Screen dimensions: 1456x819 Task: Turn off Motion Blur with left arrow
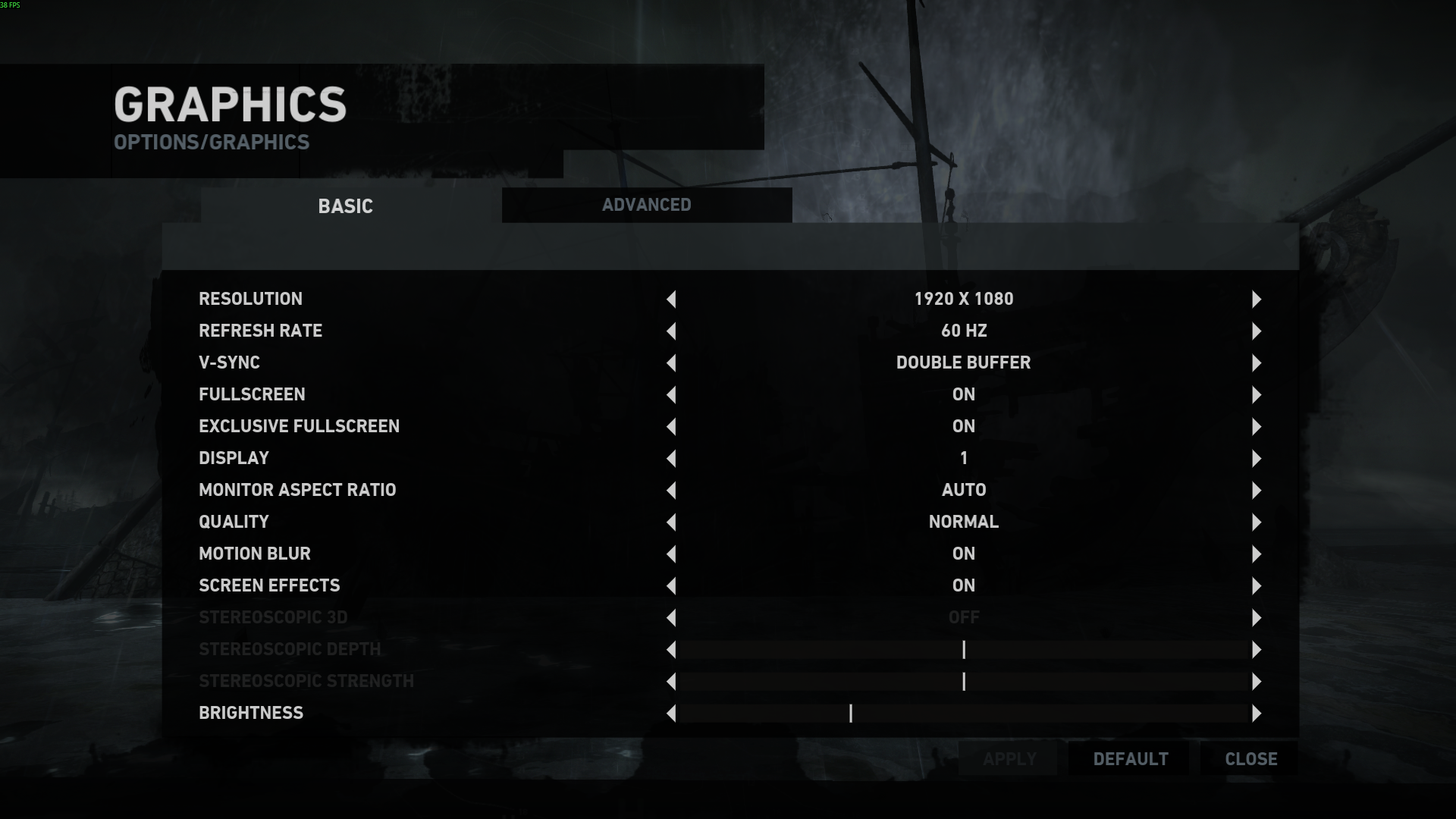click(x=671, y=554)
